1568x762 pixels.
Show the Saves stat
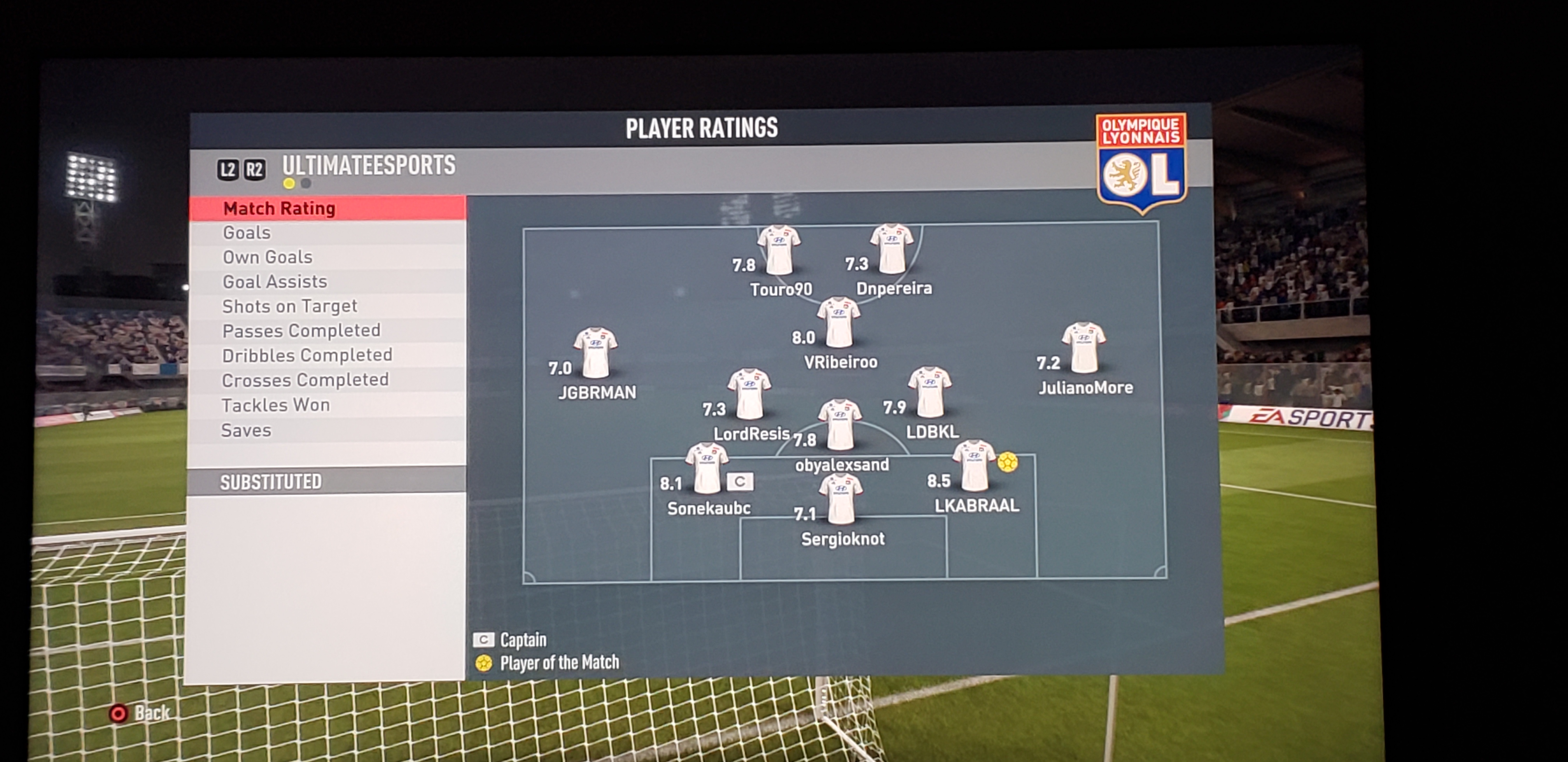click(246, 430)
